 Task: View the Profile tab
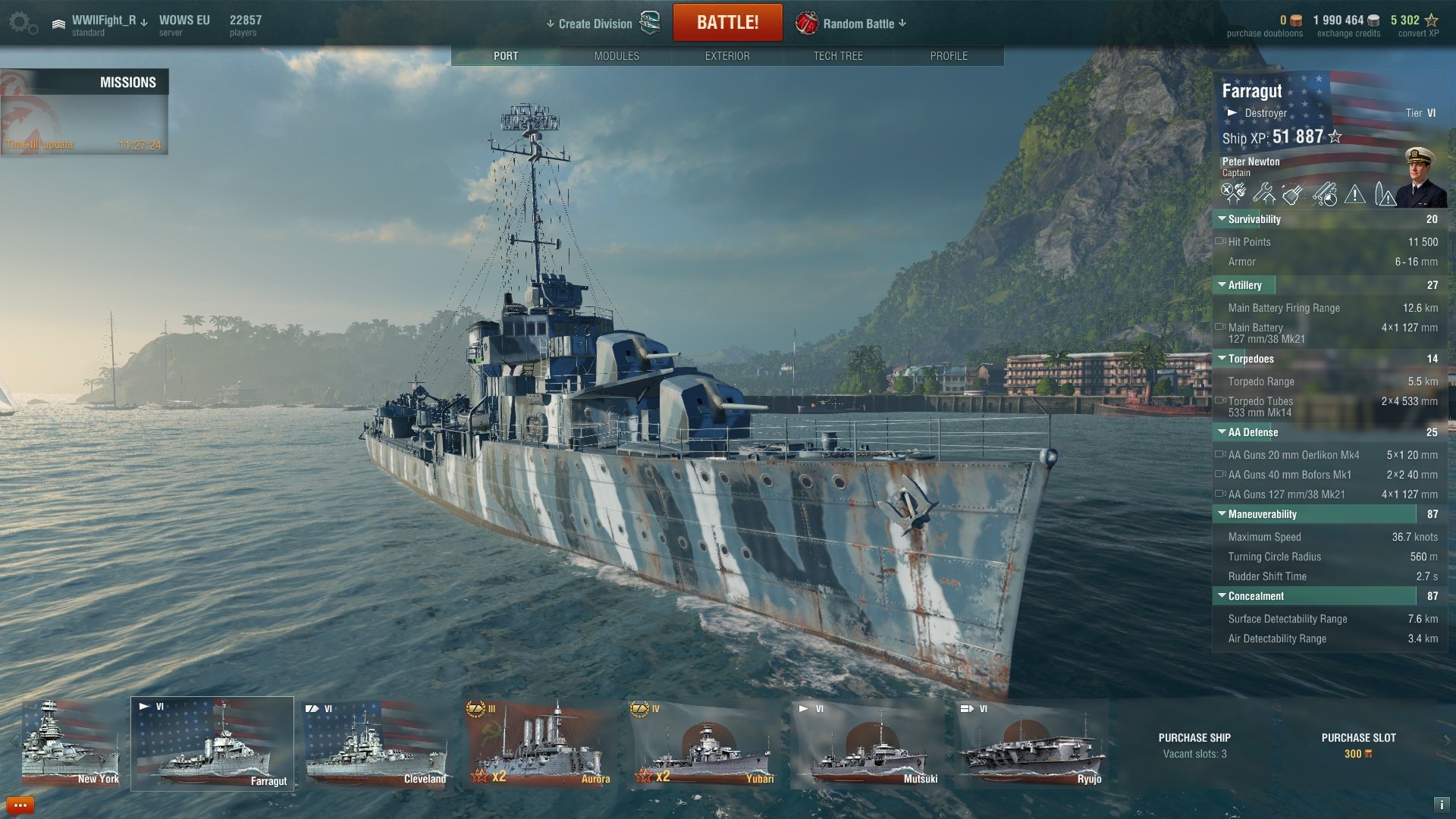pyautogui.click(x=949, y=56)
